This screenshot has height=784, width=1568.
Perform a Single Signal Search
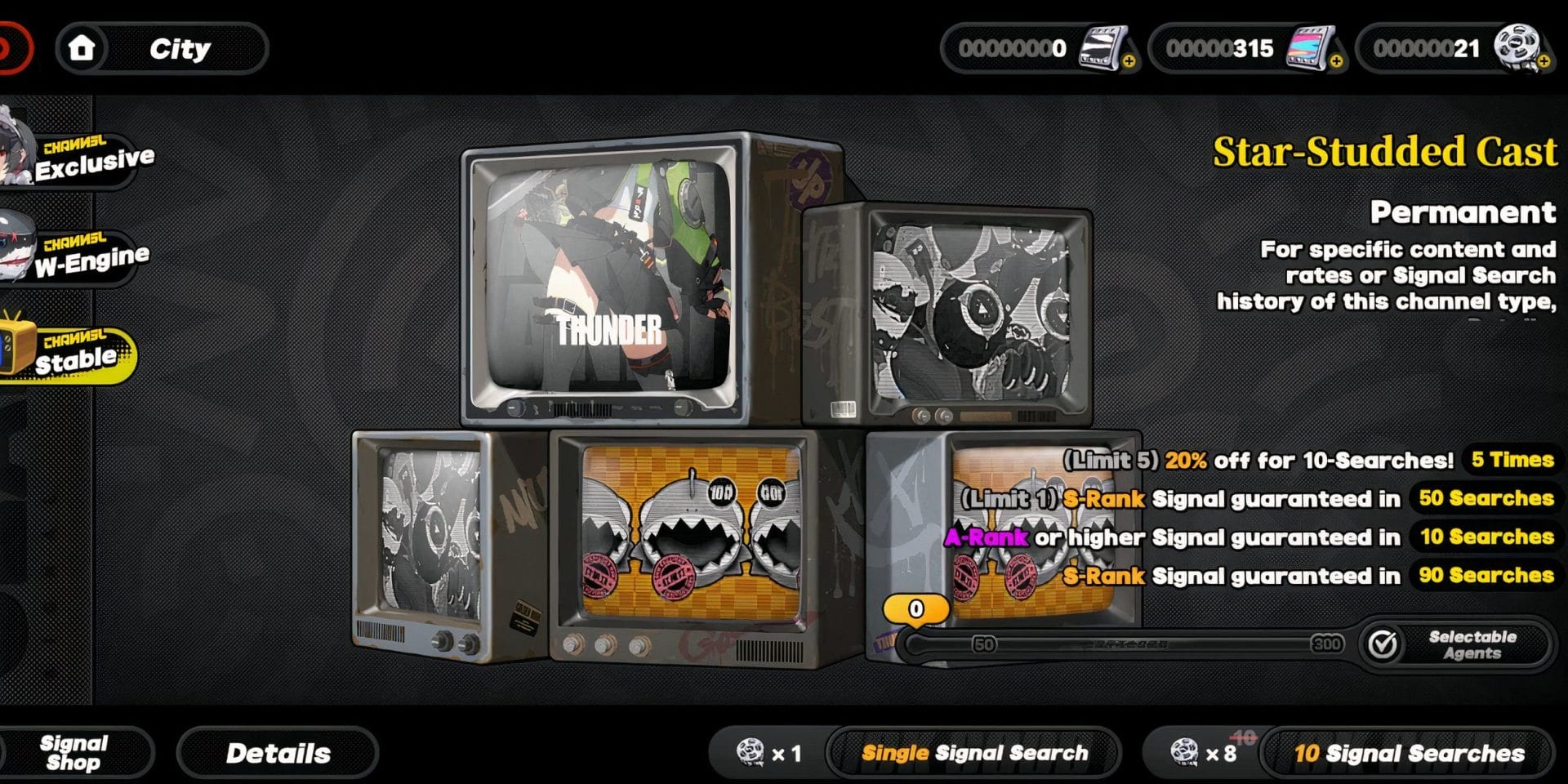(974, 753)
